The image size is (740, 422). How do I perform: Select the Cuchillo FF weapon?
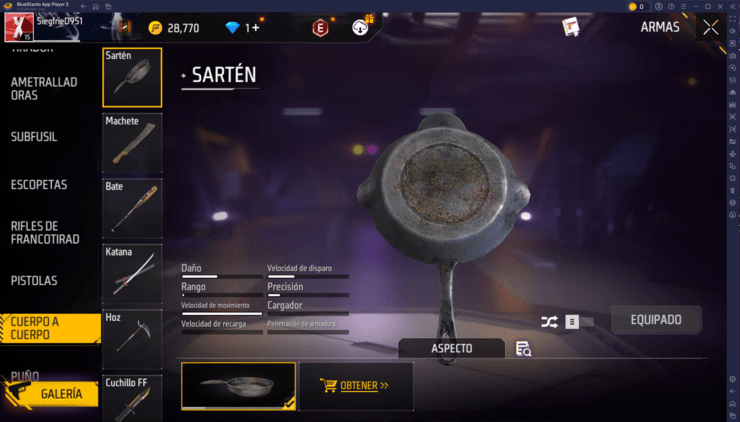click(132, 398)
